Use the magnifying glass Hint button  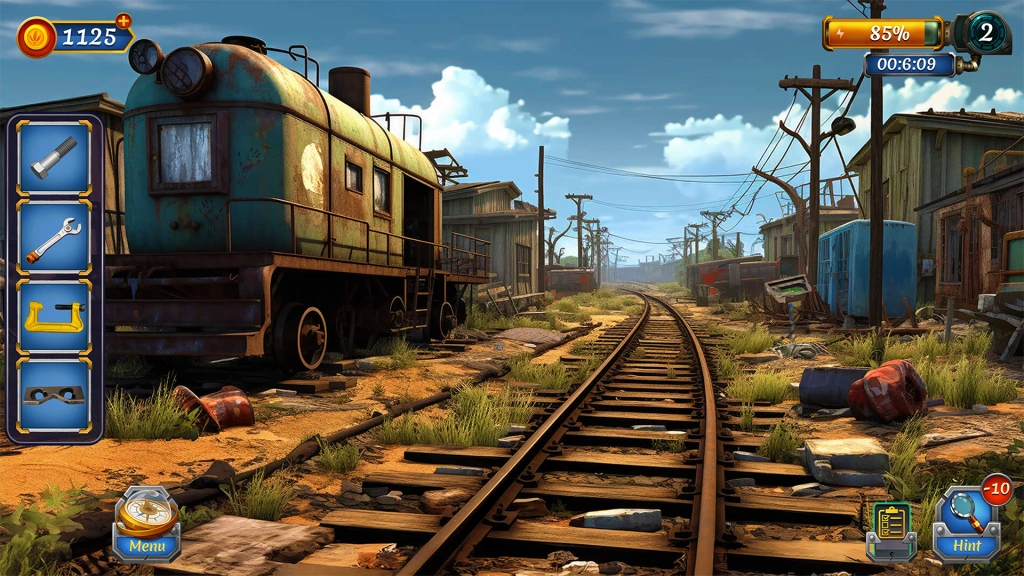click(967, 524)
